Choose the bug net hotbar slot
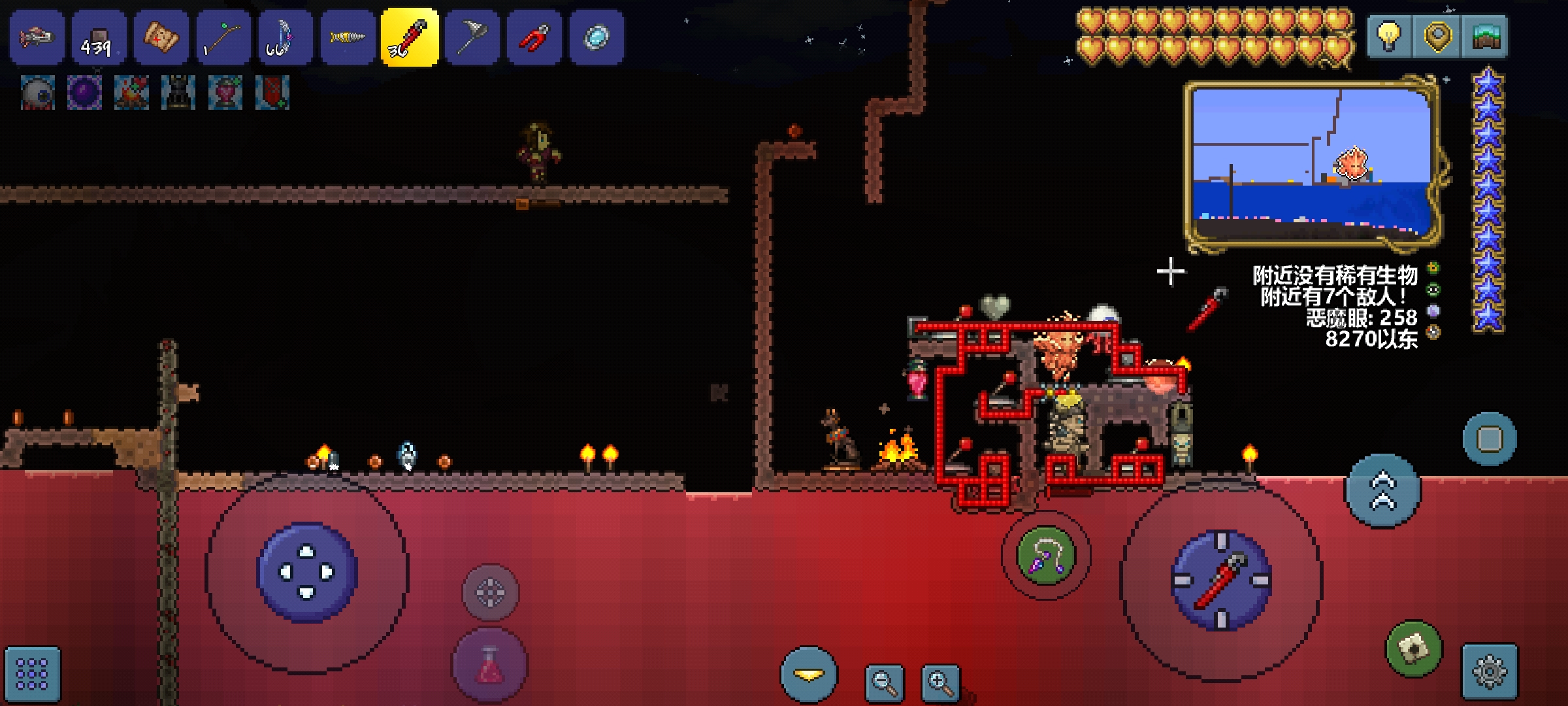 coord(472,37)
